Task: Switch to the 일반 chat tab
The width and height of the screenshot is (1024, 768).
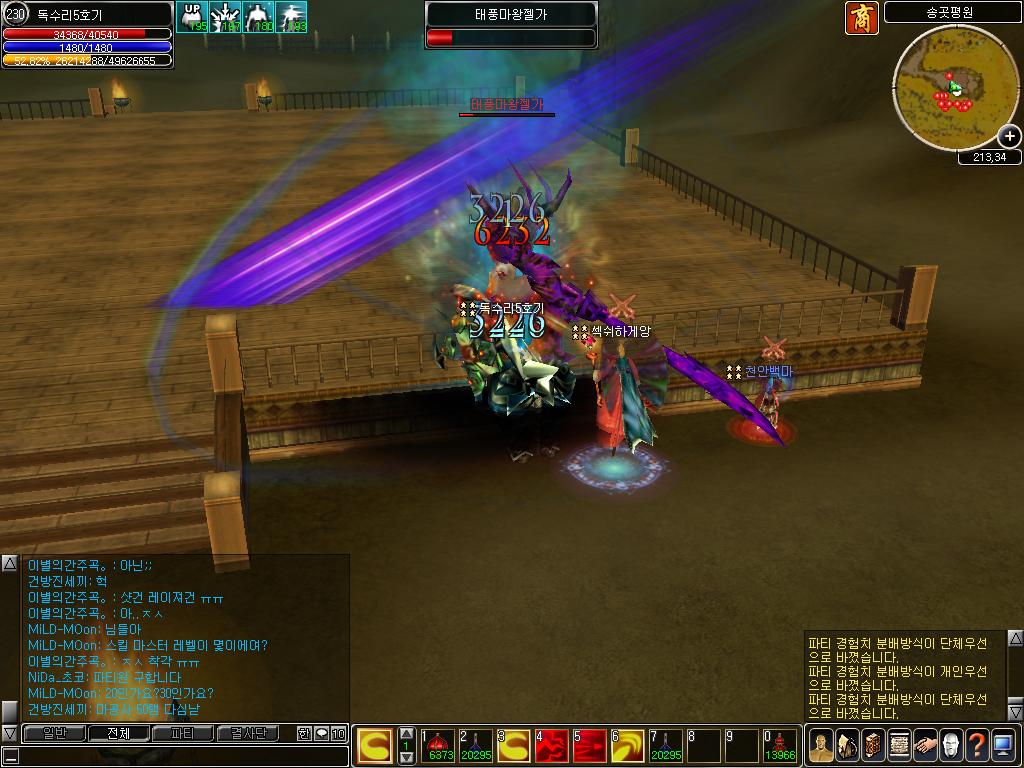Action: click(53, 734)
